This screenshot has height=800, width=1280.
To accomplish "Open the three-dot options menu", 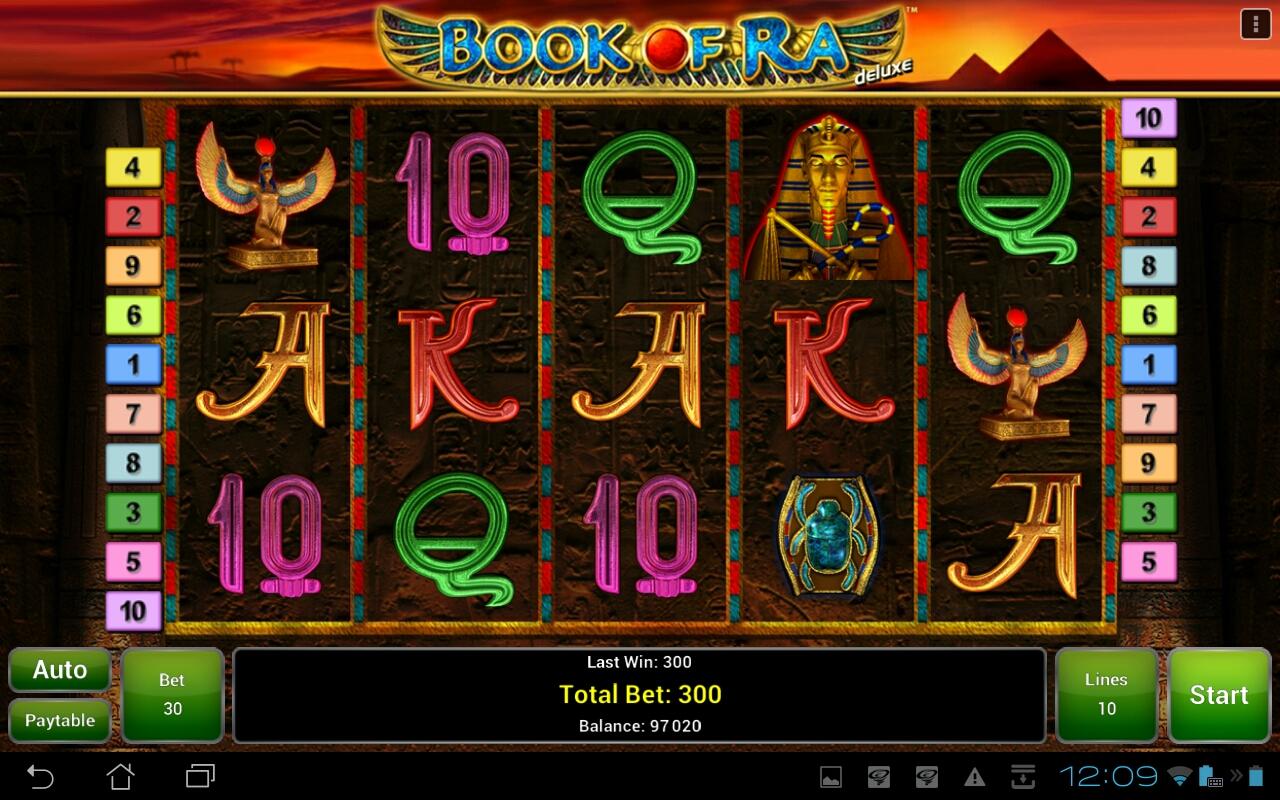I will 1255,24.
